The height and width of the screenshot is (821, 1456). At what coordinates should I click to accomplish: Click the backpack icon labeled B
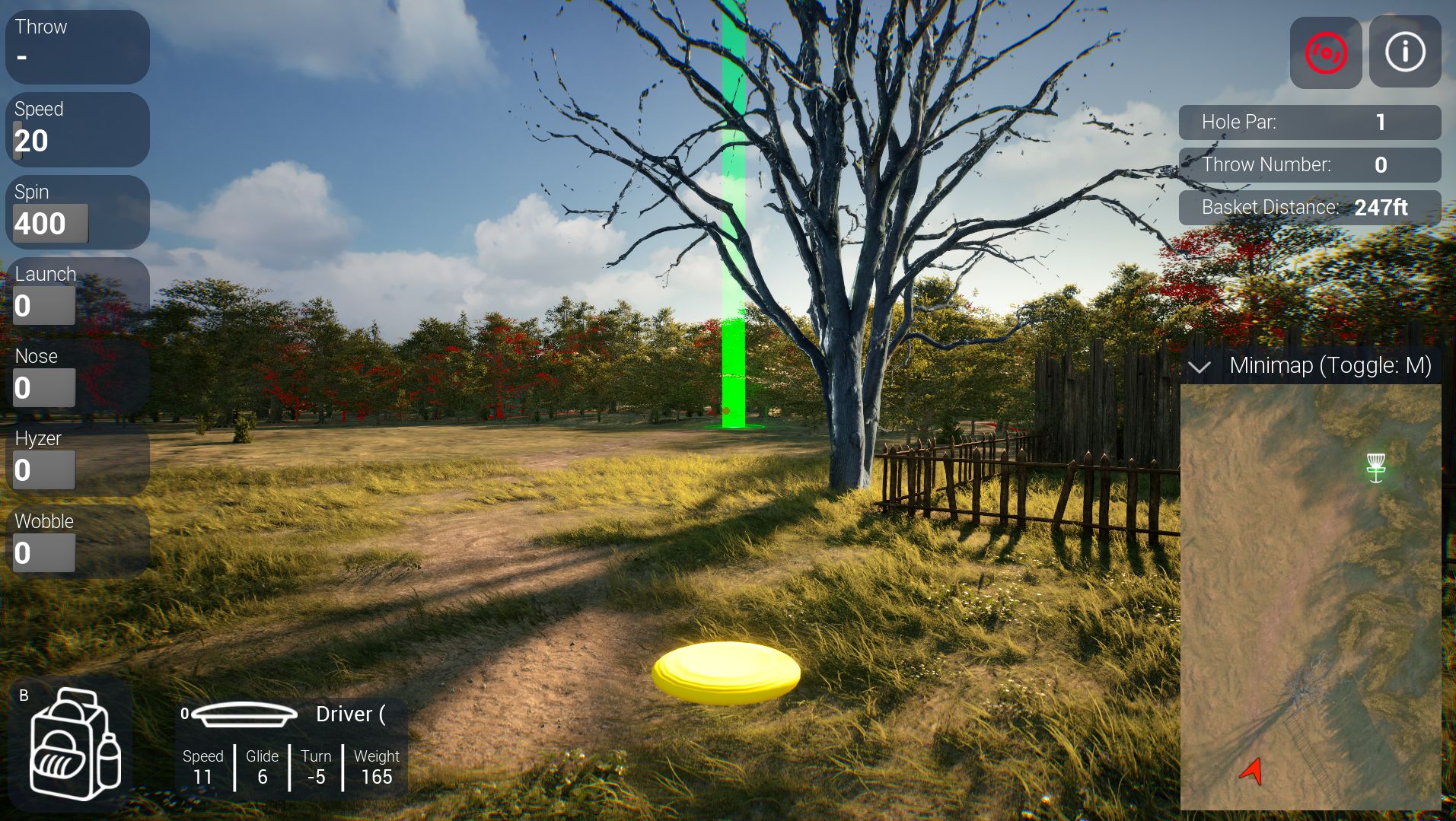click(75, 742)
